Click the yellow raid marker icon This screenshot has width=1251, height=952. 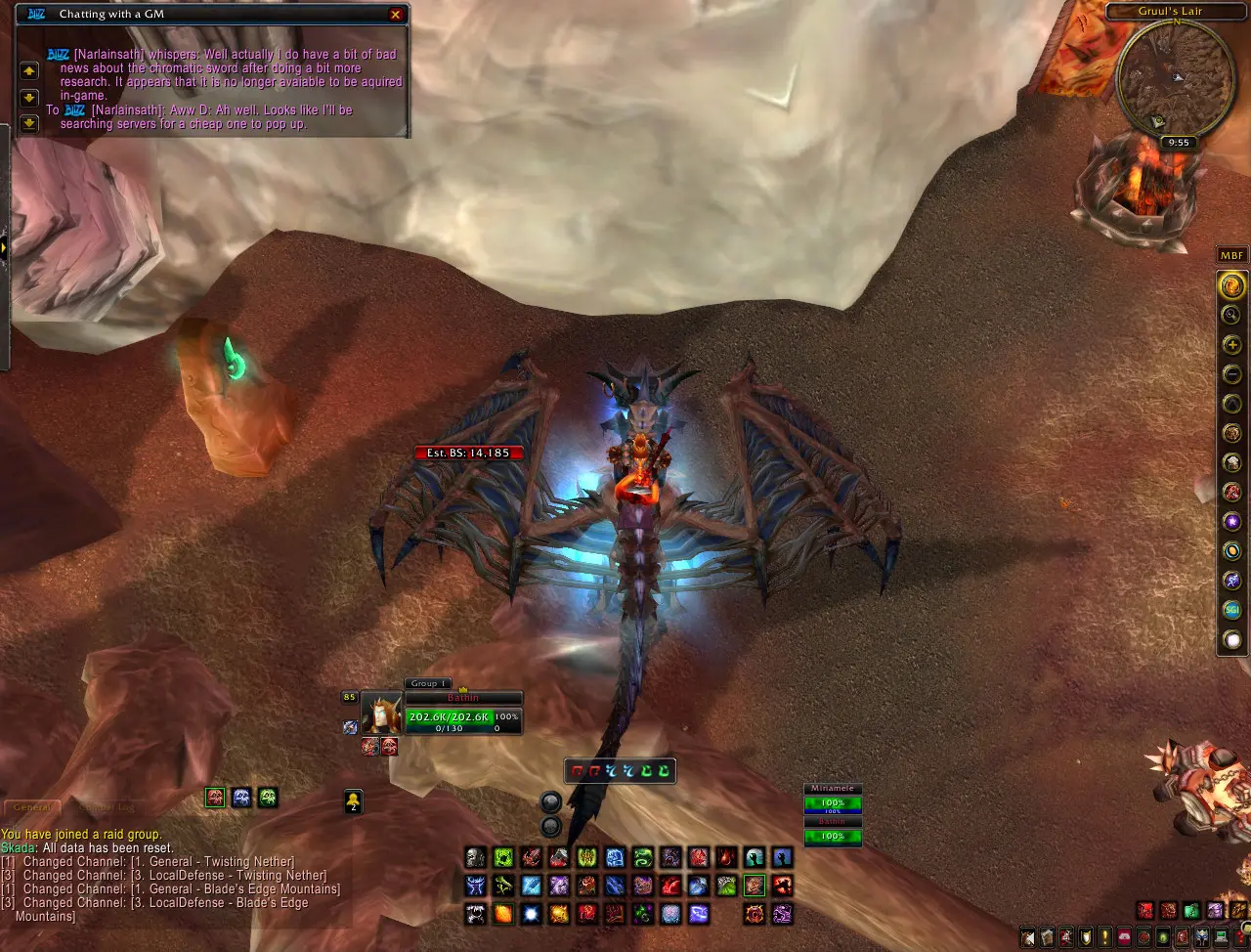tap(353, 801)
